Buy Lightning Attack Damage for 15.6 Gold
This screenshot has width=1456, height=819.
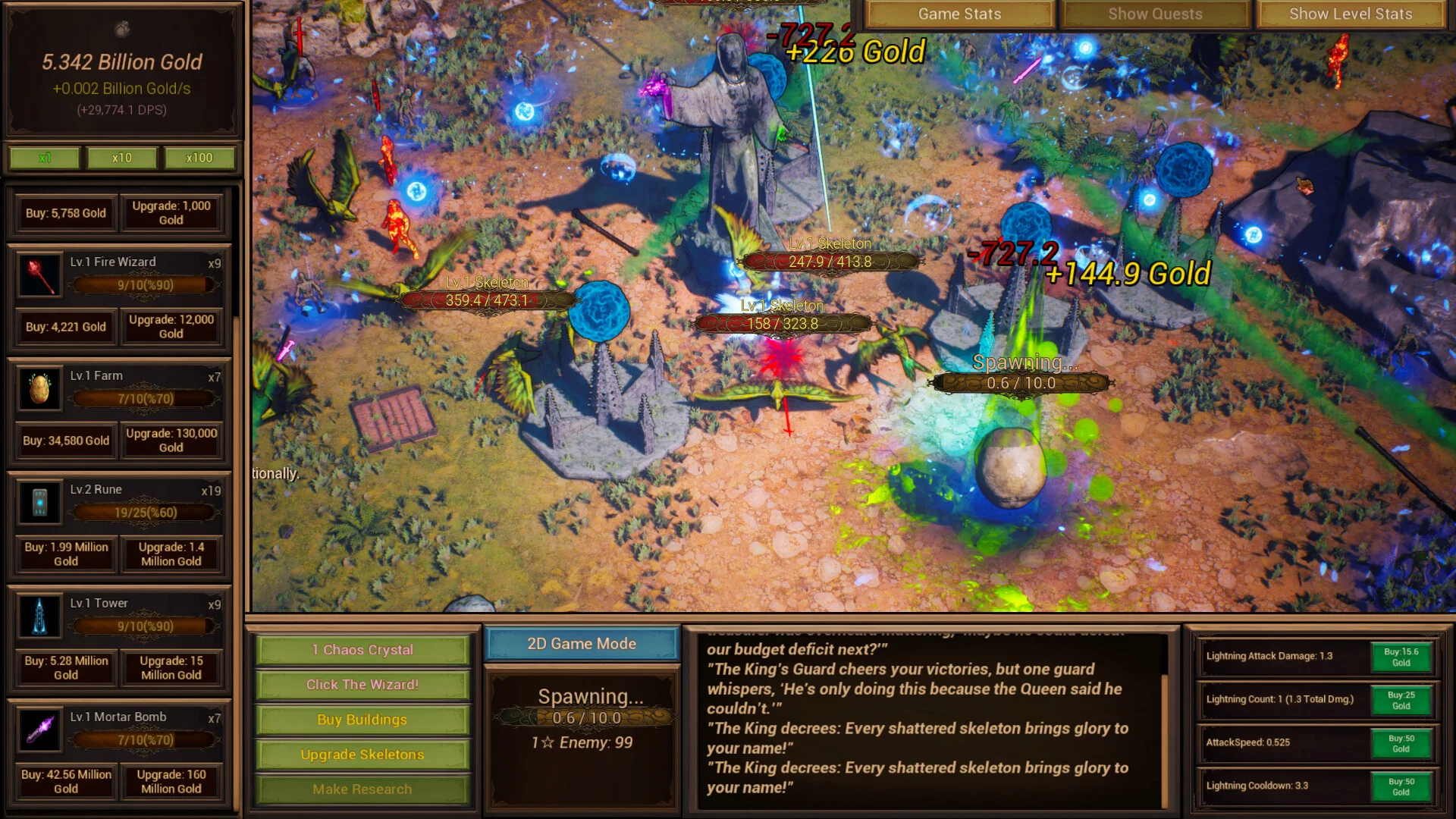pos(1401,657)
